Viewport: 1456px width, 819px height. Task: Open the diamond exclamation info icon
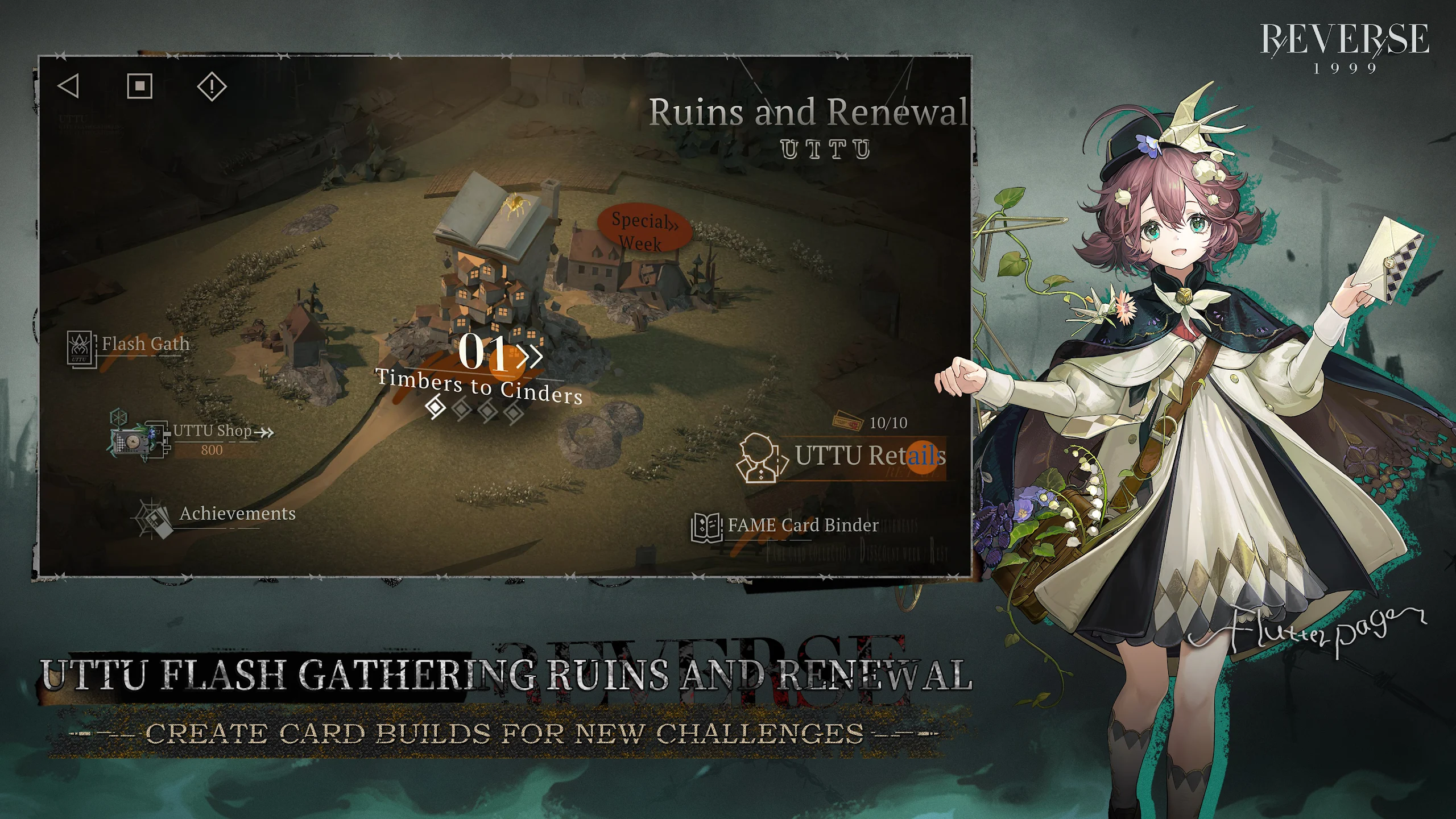click(x=212, y=86)
